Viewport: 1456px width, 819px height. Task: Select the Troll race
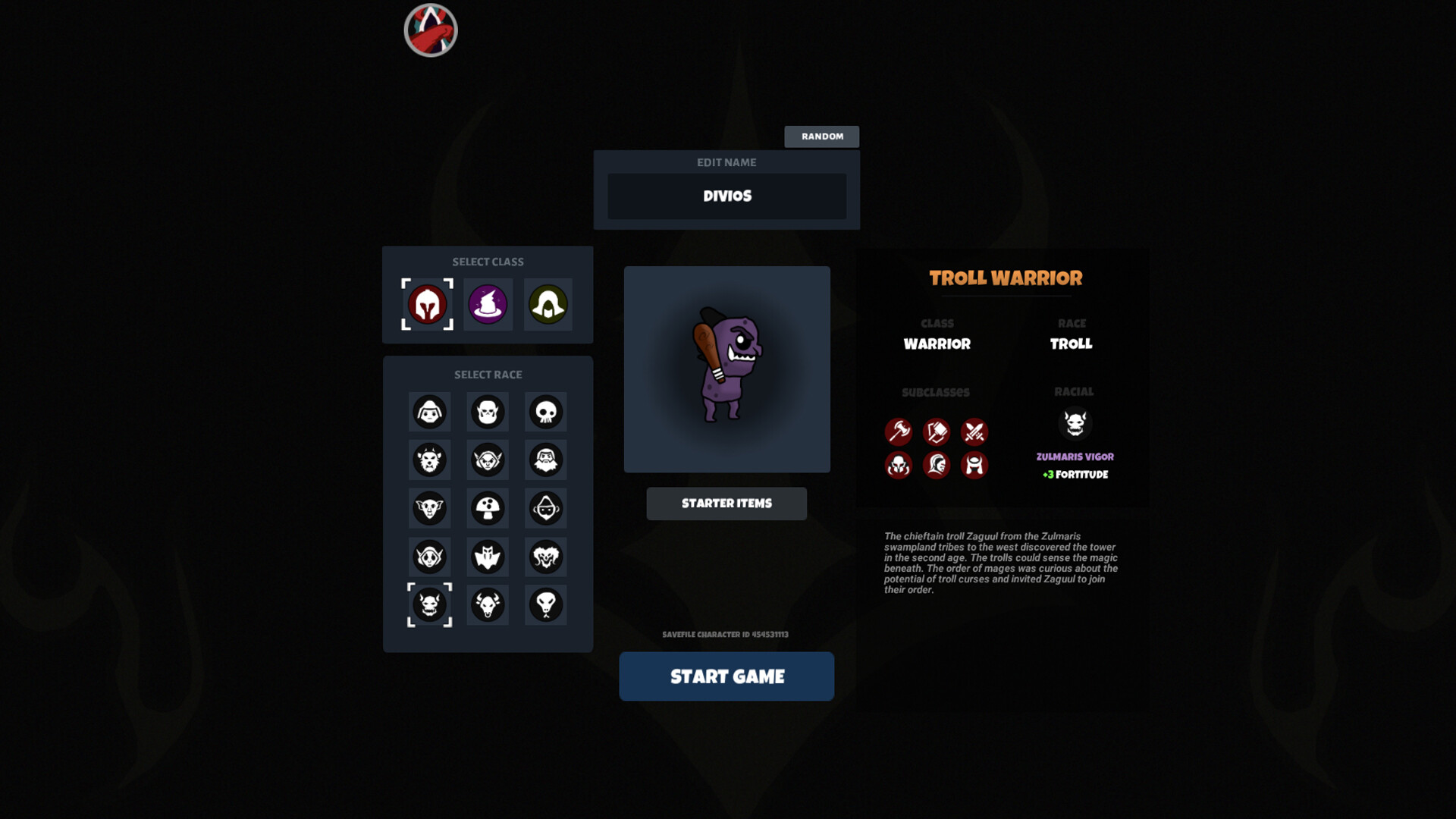[429, 604]
